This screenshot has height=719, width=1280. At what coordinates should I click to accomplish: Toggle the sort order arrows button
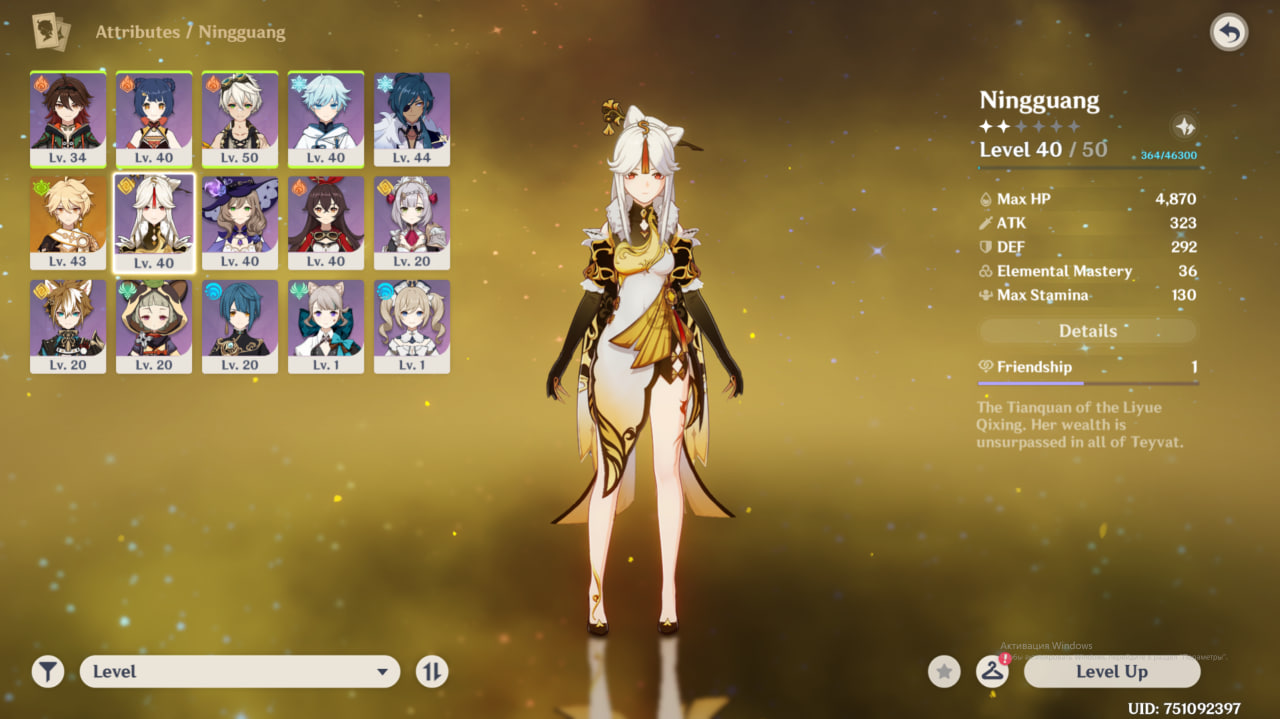[x=432, y=672]
